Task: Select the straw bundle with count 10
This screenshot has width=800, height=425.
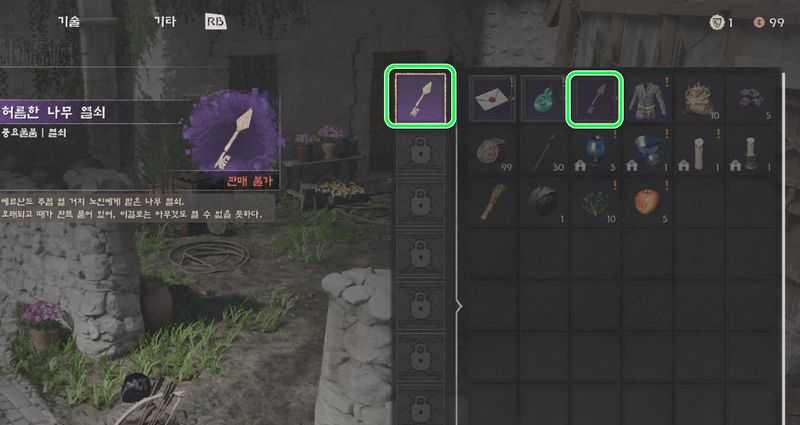Action: coord(701,99)
